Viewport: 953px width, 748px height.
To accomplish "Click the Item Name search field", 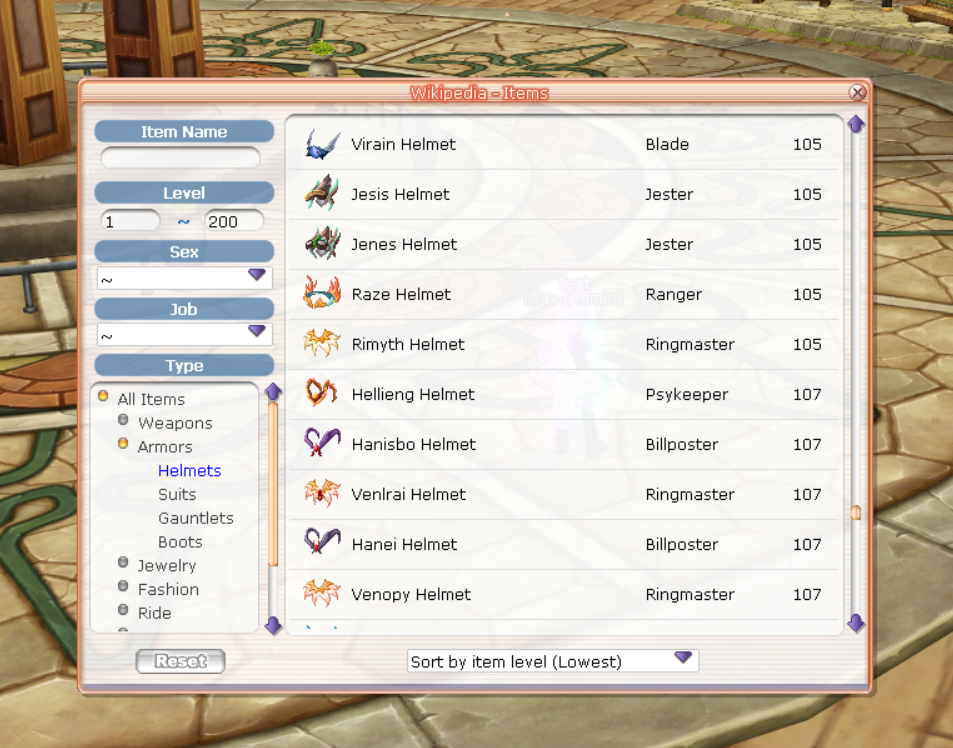I will [181, 158].
